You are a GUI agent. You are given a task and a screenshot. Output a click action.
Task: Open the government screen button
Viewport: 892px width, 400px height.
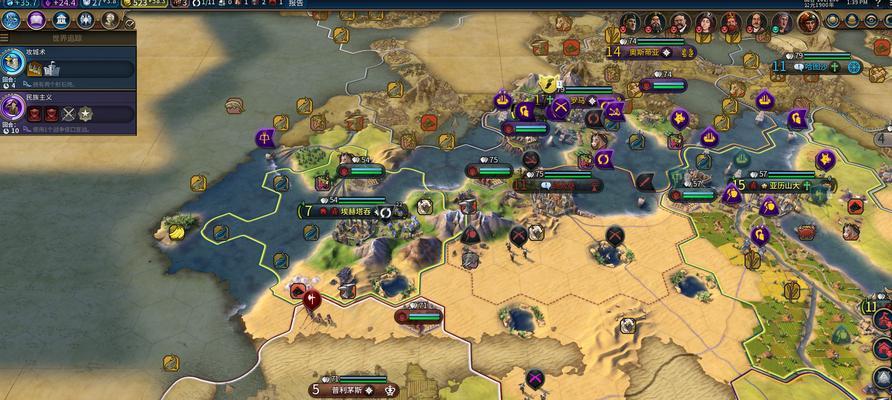pyautogui.click(x=62, y=20)
